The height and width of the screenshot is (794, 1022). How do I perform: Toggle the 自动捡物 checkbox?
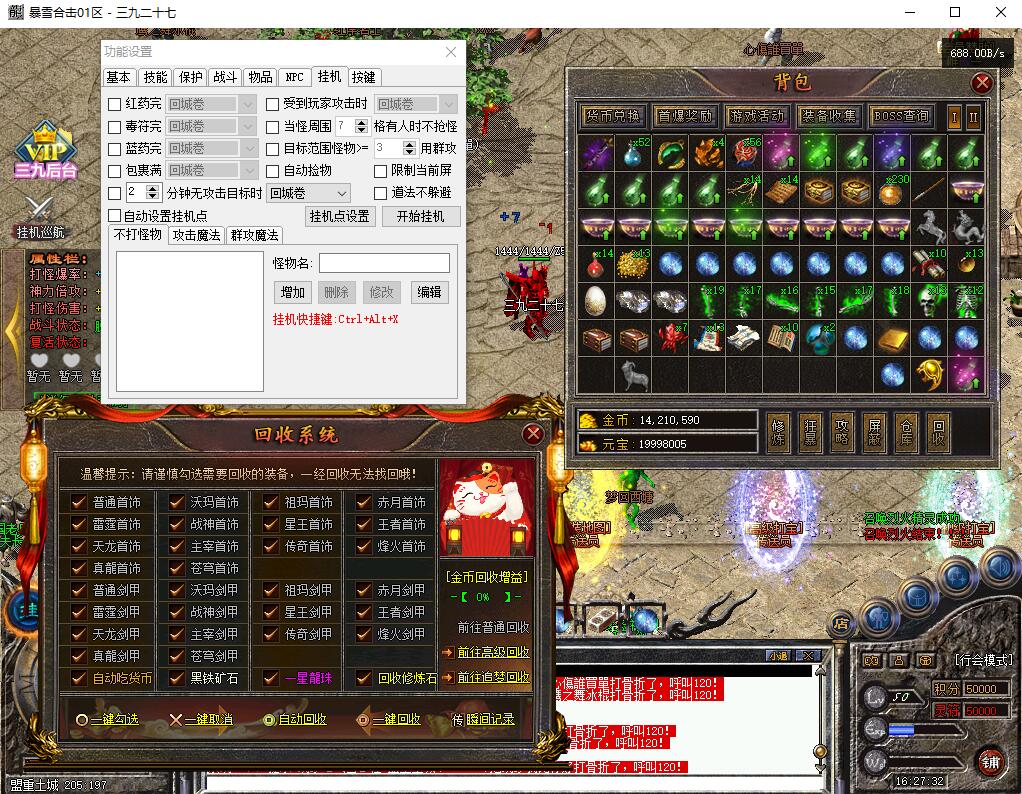(x=274, y=171)
